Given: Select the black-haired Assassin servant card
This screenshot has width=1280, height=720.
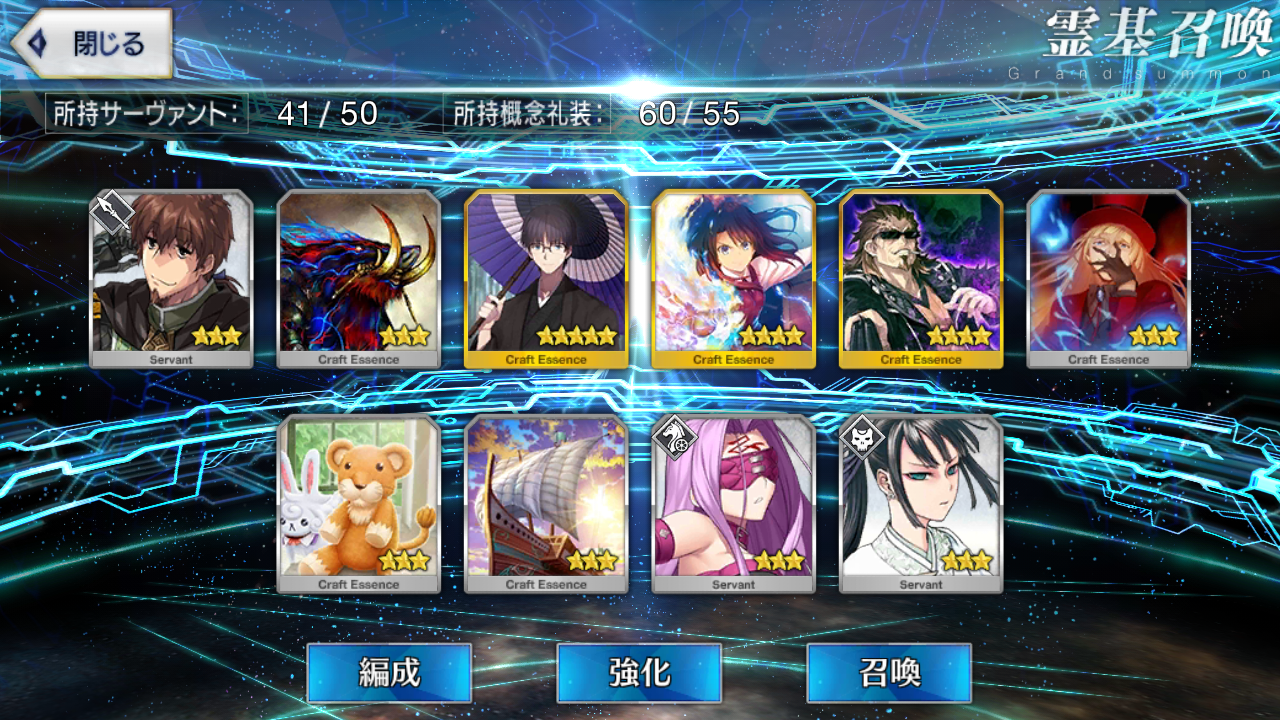Looking at the screenshot, I should coord(921,503).
